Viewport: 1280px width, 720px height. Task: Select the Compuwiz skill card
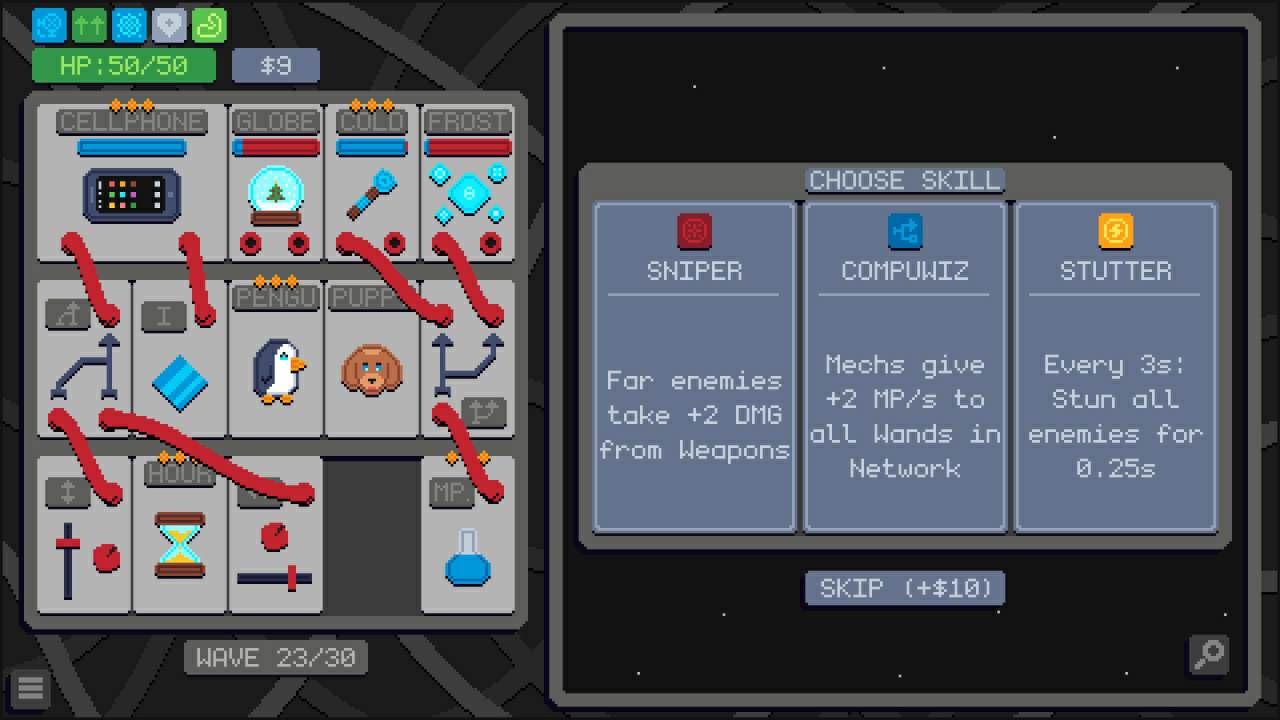click(905, 366)
